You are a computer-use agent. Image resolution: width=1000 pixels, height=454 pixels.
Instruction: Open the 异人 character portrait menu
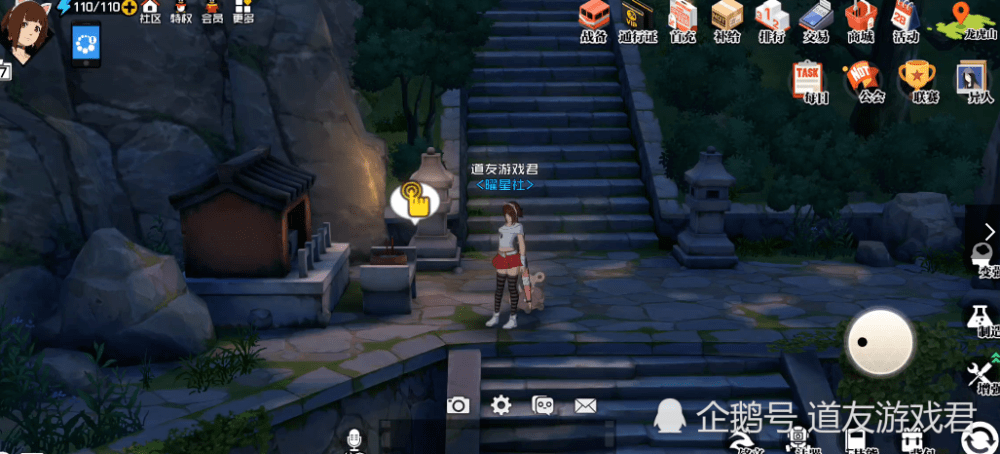pos(972,78)
